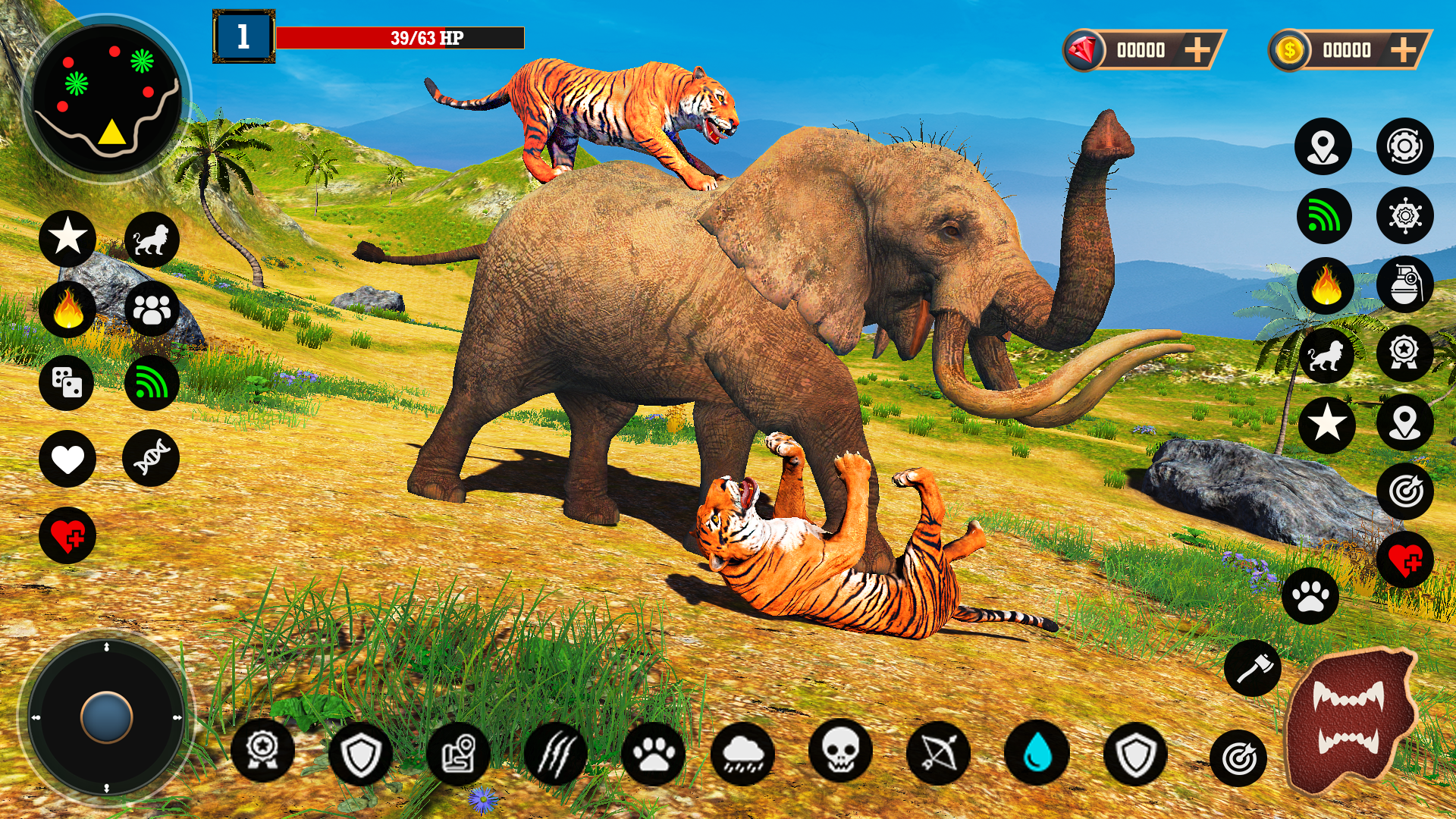The width and height of the screenshot is (1456, 819).
Task: Tap plus to purchase more gems
Action: [x=1198, y=51]
